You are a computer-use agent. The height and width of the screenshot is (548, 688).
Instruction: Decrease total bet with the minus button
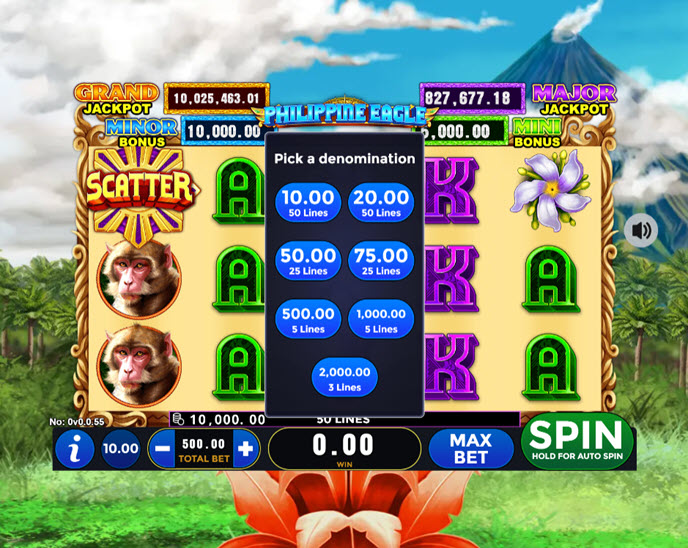click(x=162, y=449)
